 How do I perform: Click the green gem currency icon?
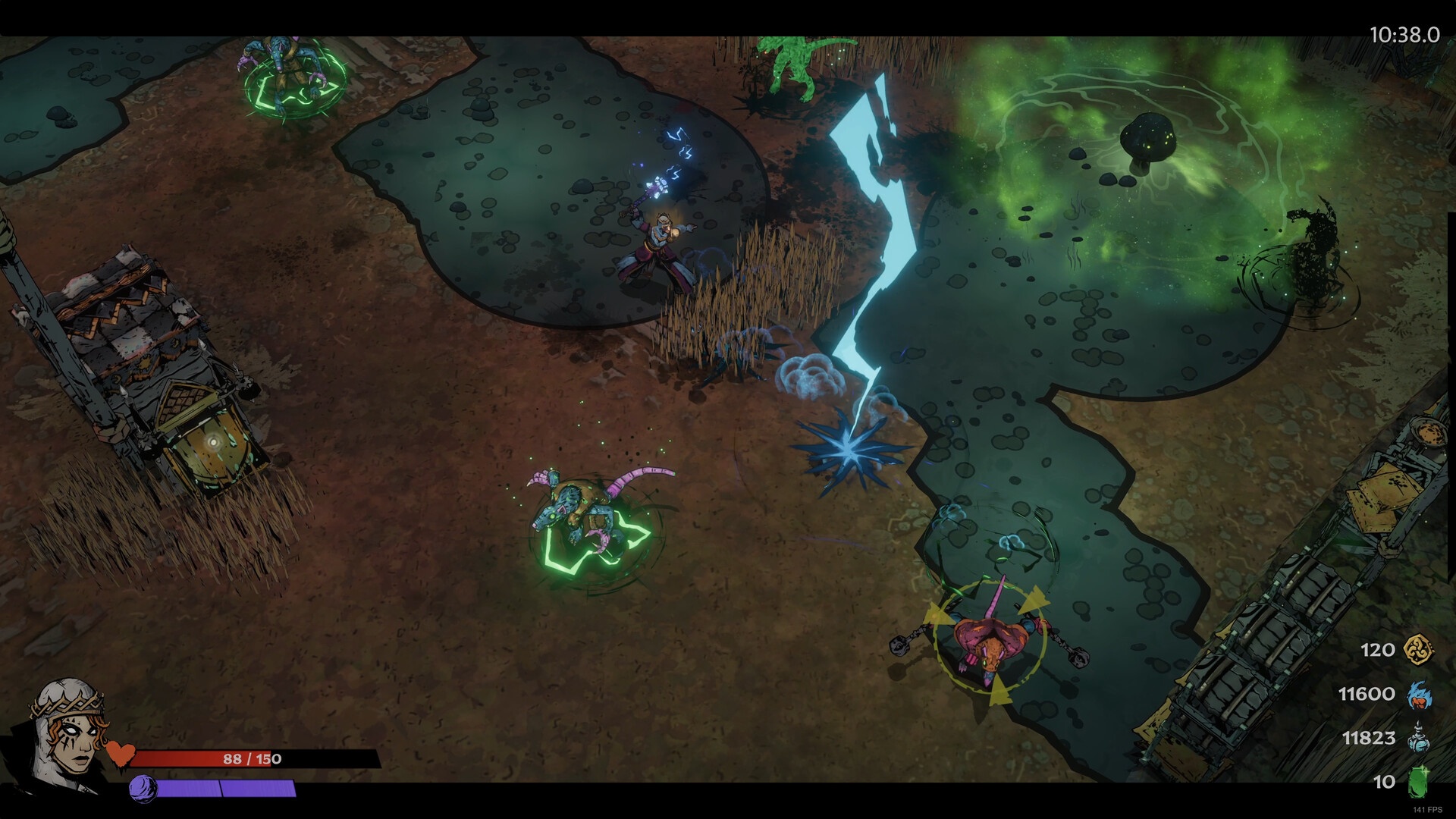pyautogui.click(x=1417, y=782)
